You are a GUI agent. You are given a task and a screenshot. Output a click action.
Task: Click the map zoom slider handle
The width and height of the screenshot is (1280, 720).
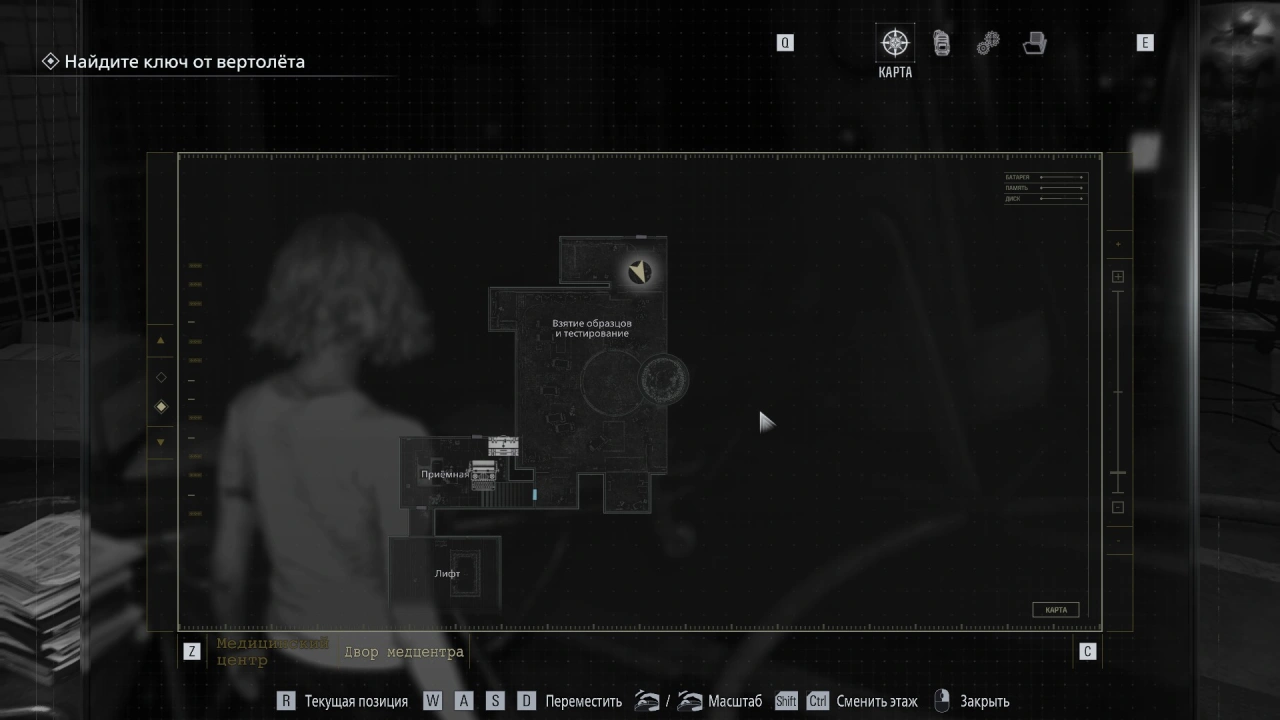tap(1118, 473)
